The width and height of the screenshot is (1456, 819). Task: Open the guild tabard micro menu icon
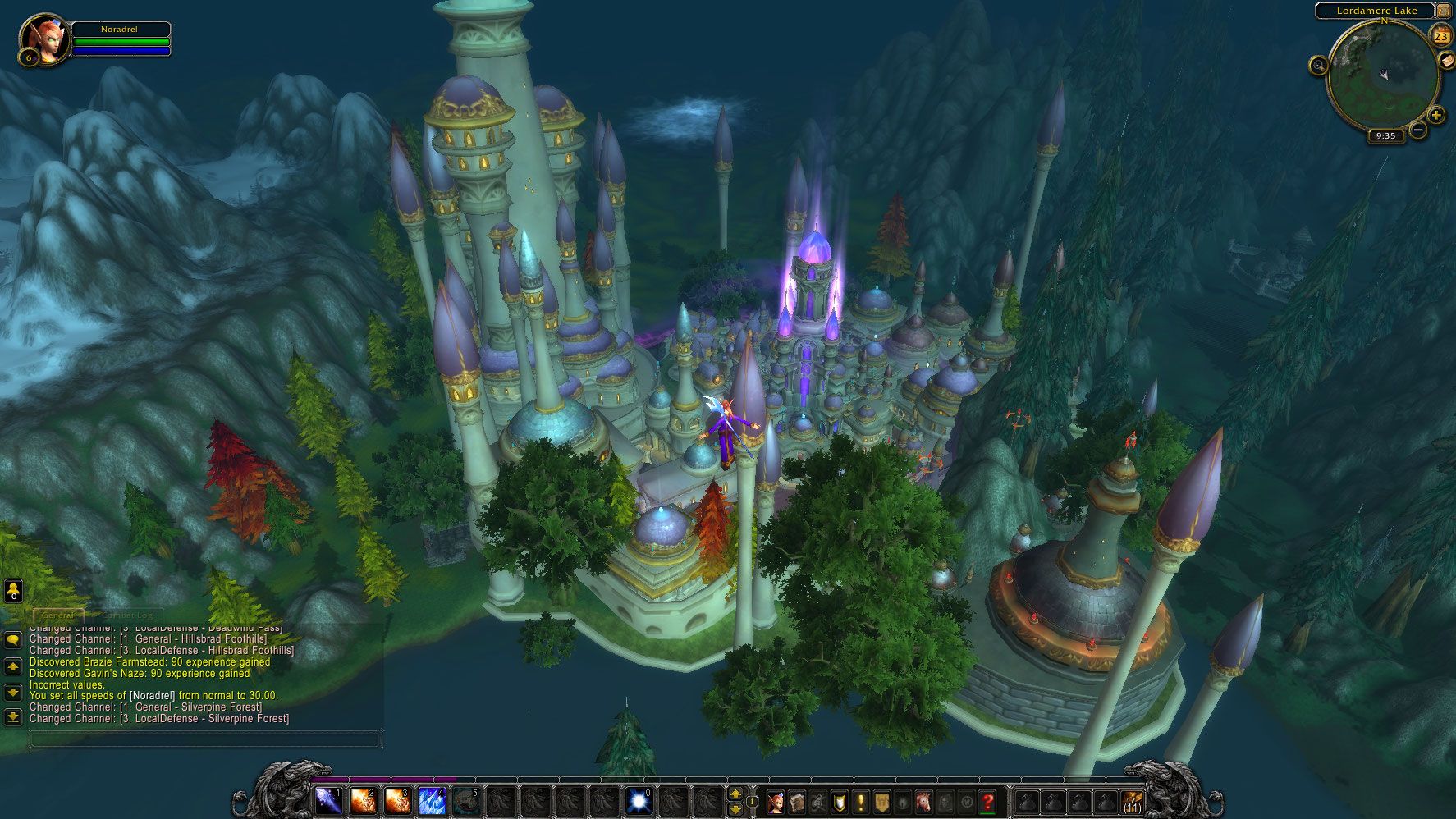point(881,800)
